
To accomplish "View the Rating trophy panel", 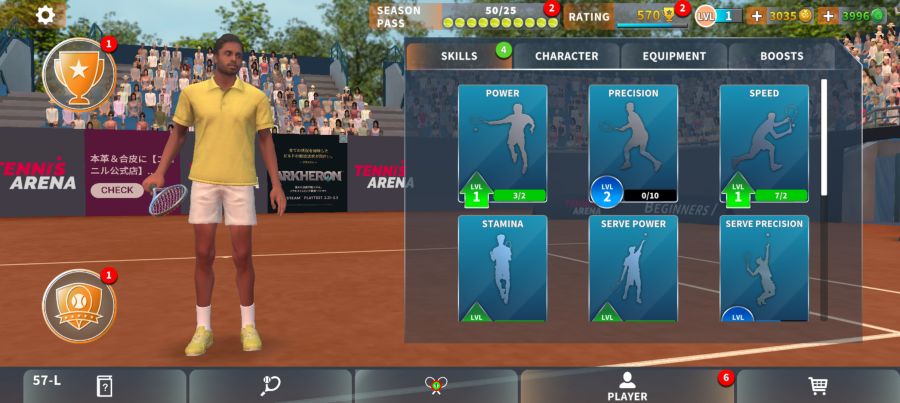I will [625, 16].
